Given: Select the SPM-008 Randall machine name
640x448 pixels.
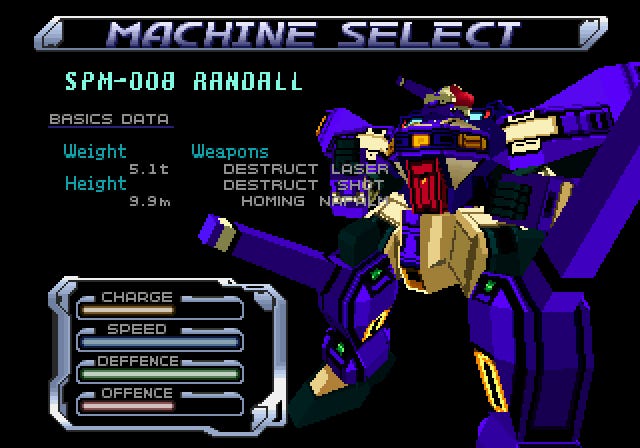Looking at the screenshot, I should [183, 81].
